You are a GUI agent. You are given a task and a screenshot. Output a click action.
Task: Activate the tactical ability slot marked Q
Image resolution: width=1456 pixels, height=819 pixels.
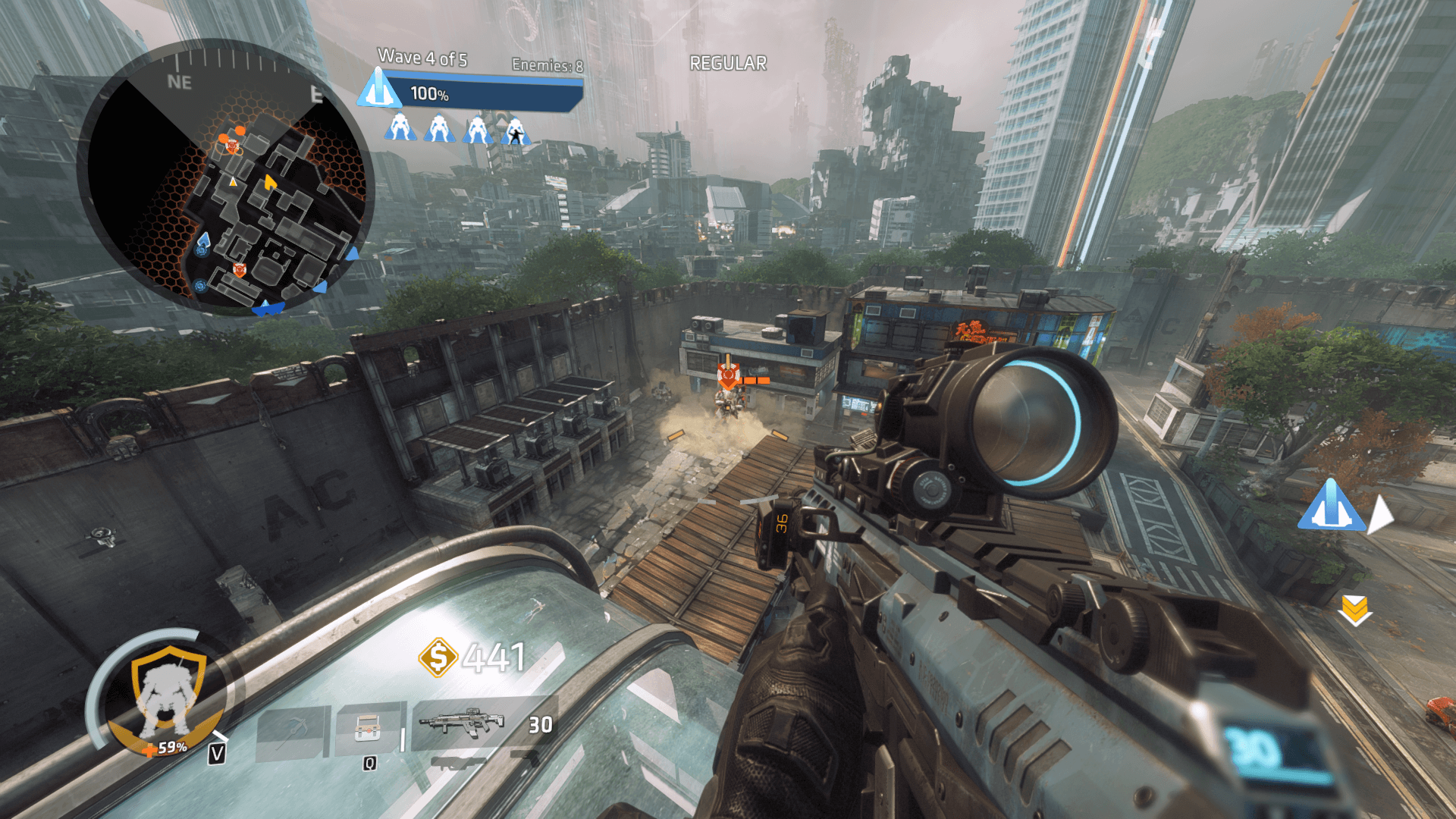(x=368, y=730)
